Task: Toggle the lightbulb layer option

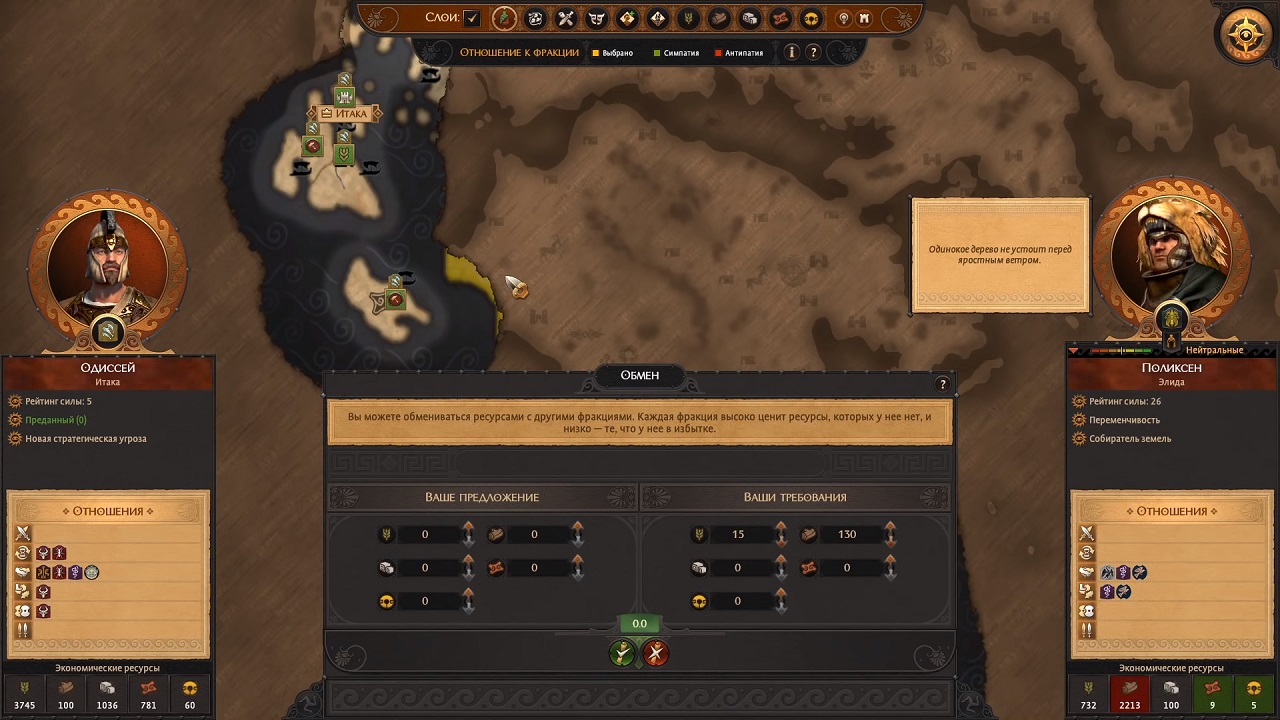Action: (844, 18)
